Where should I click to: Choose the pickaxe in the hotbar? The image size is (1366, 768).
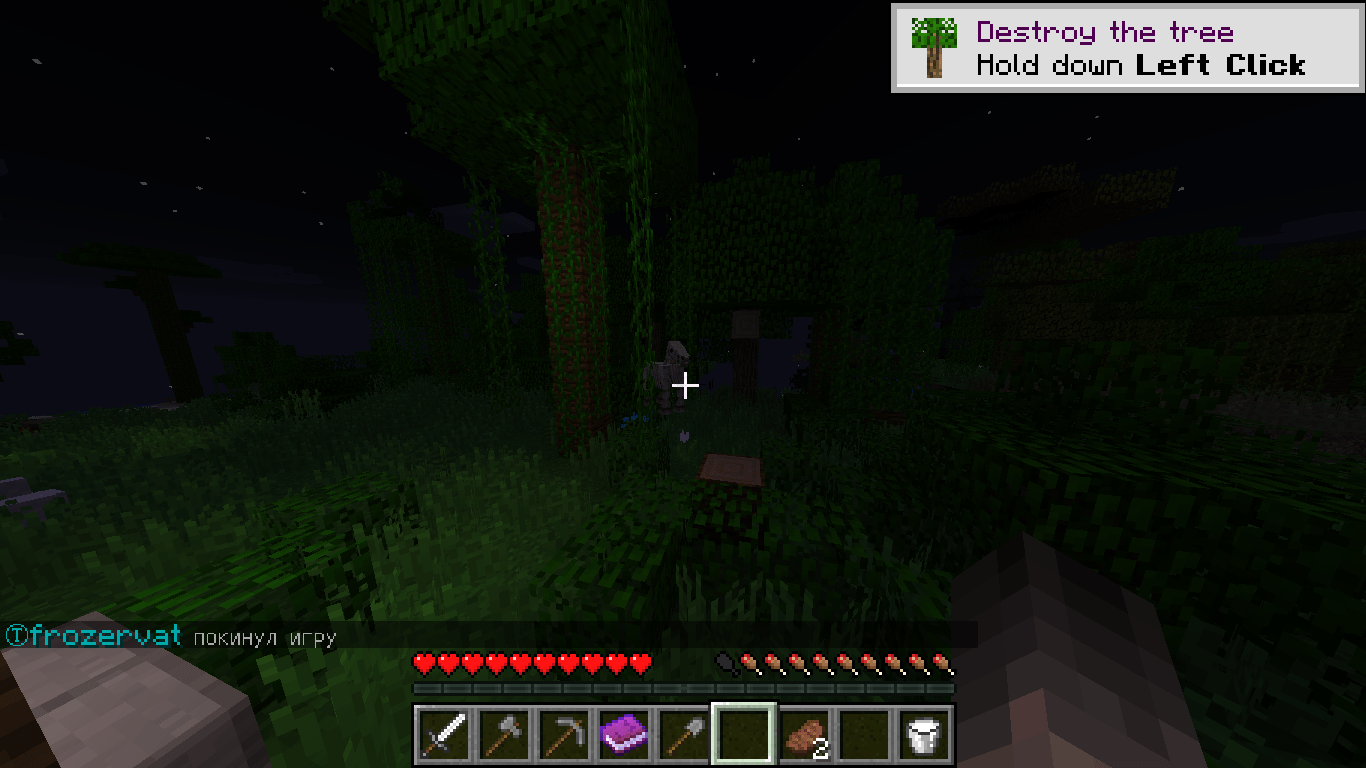[x=564, y=735]
